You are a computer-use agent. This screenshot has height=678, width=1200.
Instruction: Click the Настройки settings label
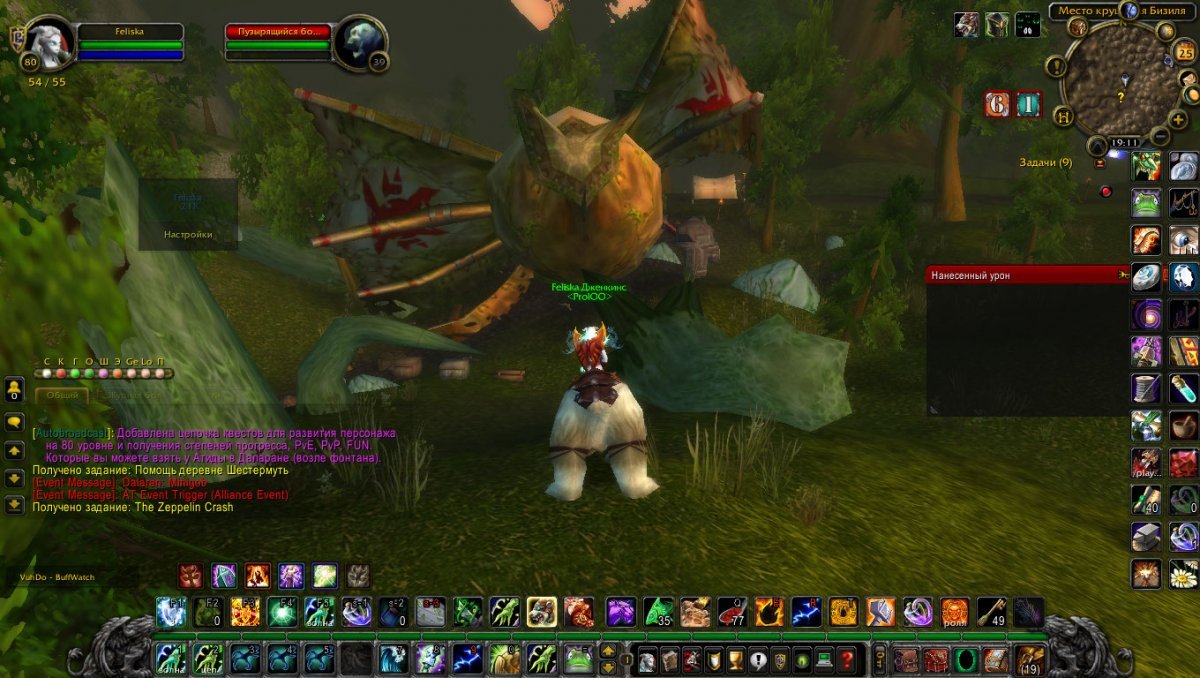(x=188, y=234)
